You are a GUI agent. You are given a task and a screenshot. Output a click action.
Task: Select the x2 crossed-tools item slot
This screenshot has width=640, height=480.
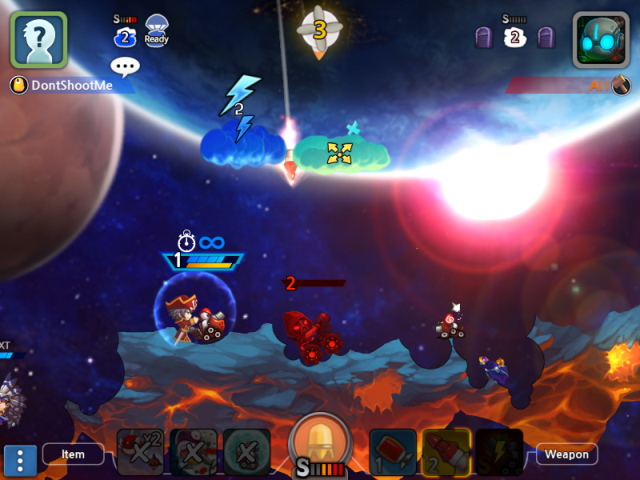[x=141, y=452]
